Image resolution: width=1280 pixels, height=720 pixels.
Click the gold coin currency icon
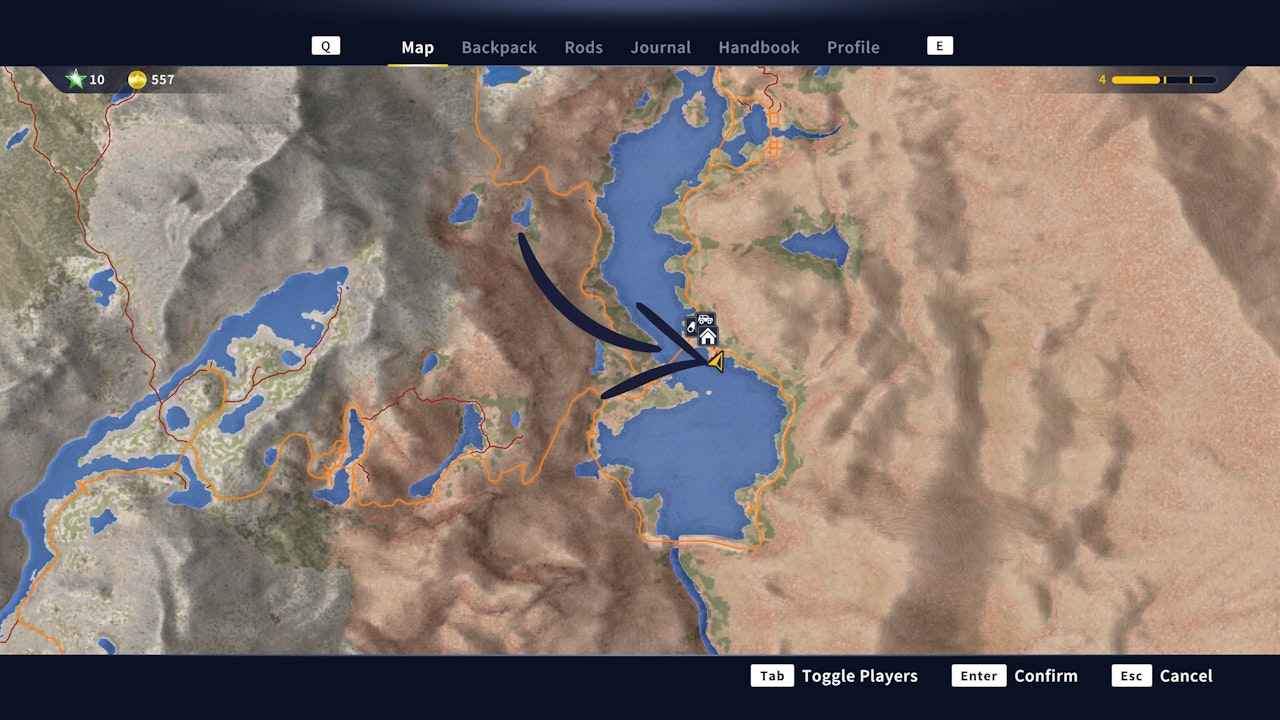[139, 79]
